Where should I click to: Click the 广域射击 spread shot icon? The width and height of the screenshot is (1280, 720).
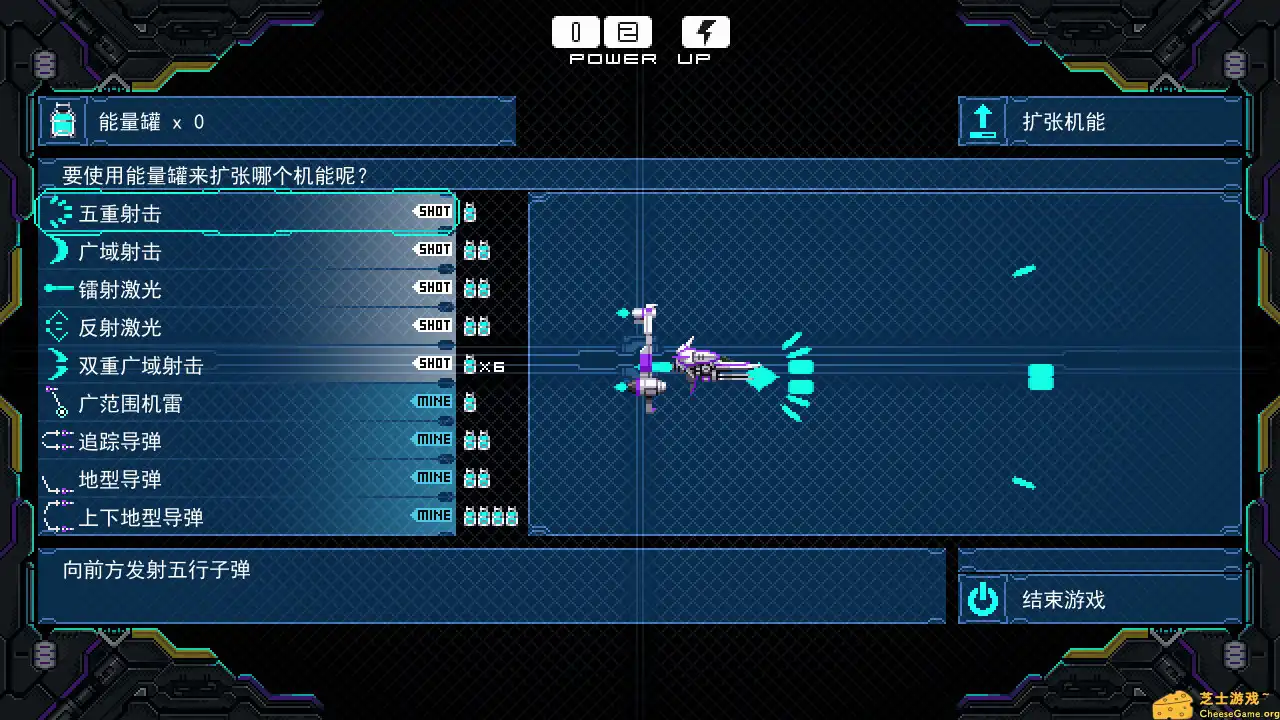pyautogui.click(x=57, y=251)
